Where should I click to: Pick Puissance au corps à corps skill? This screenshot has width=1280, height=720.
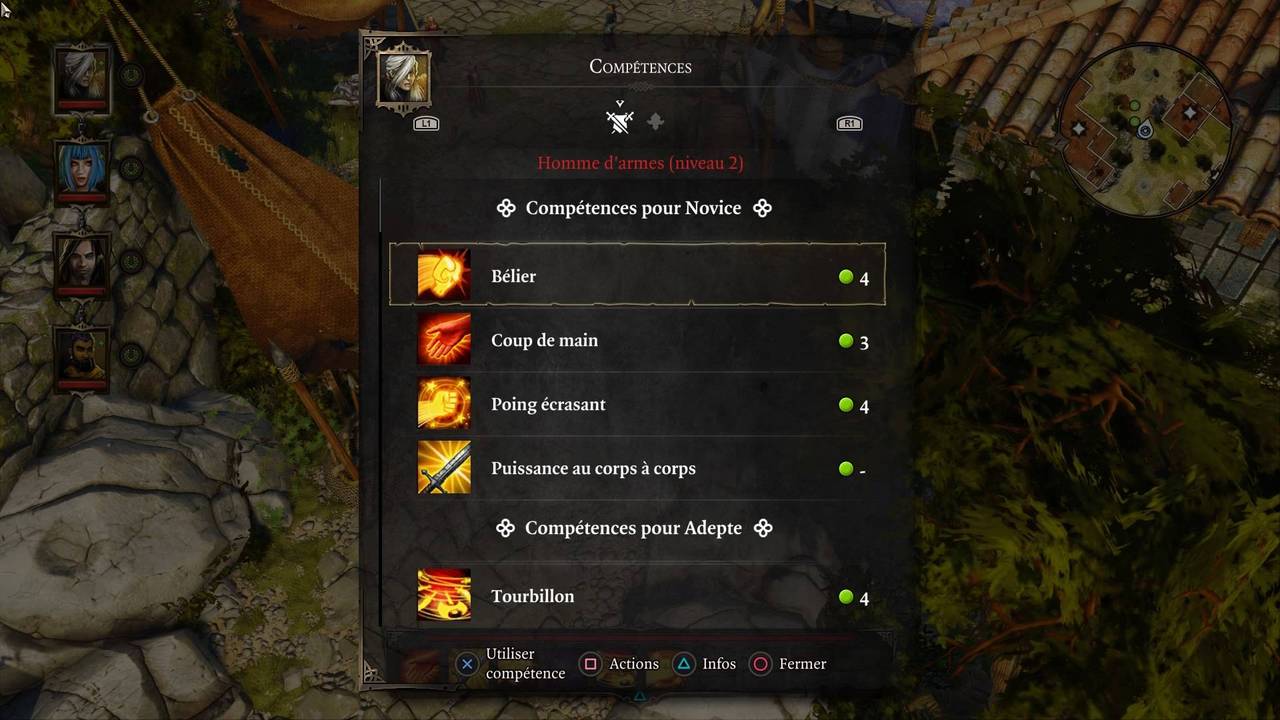pyautogui.click(x=637, y=468)
